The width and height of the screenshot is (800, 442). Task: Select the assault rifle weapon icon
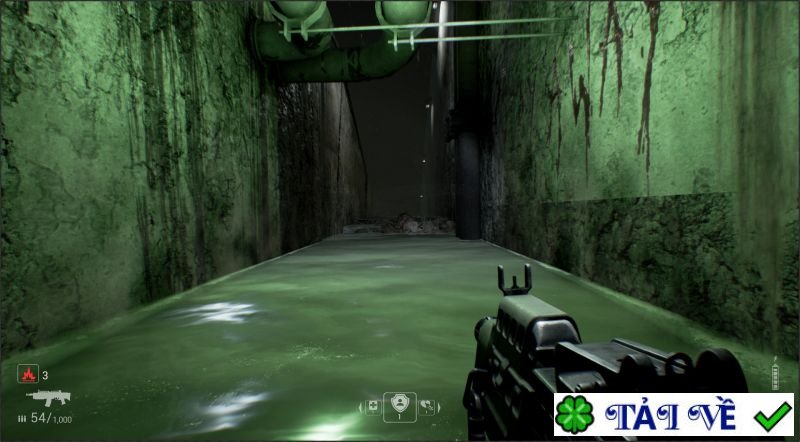pyautogui.click(x=48, y=397)
